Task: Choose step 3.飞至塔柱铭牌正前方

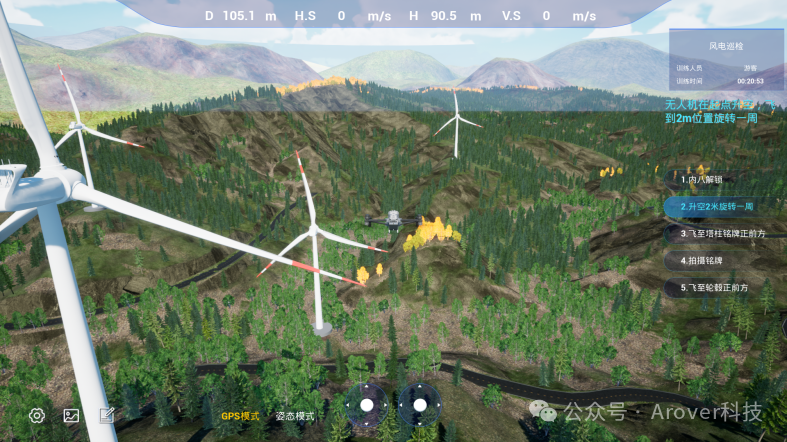Action: coord(721,233)
